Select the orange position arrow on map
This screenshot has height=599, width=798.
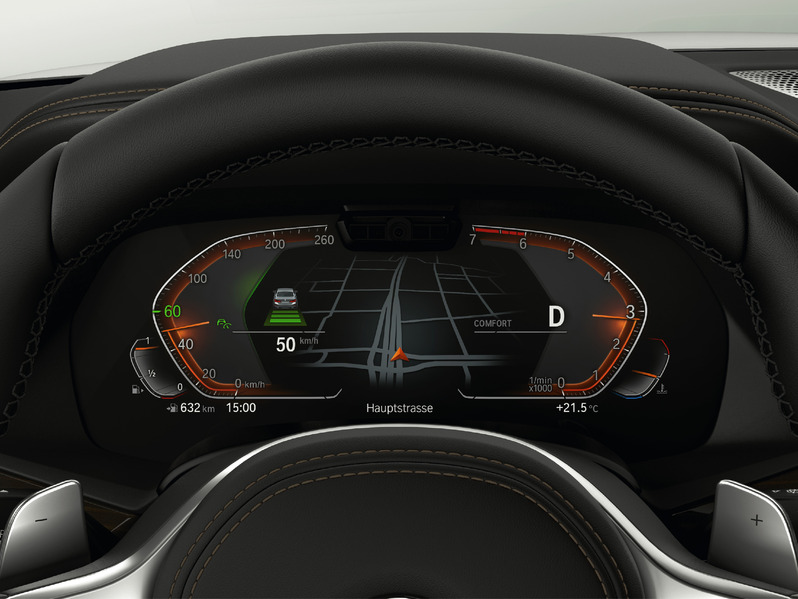[x=400, y=353]
